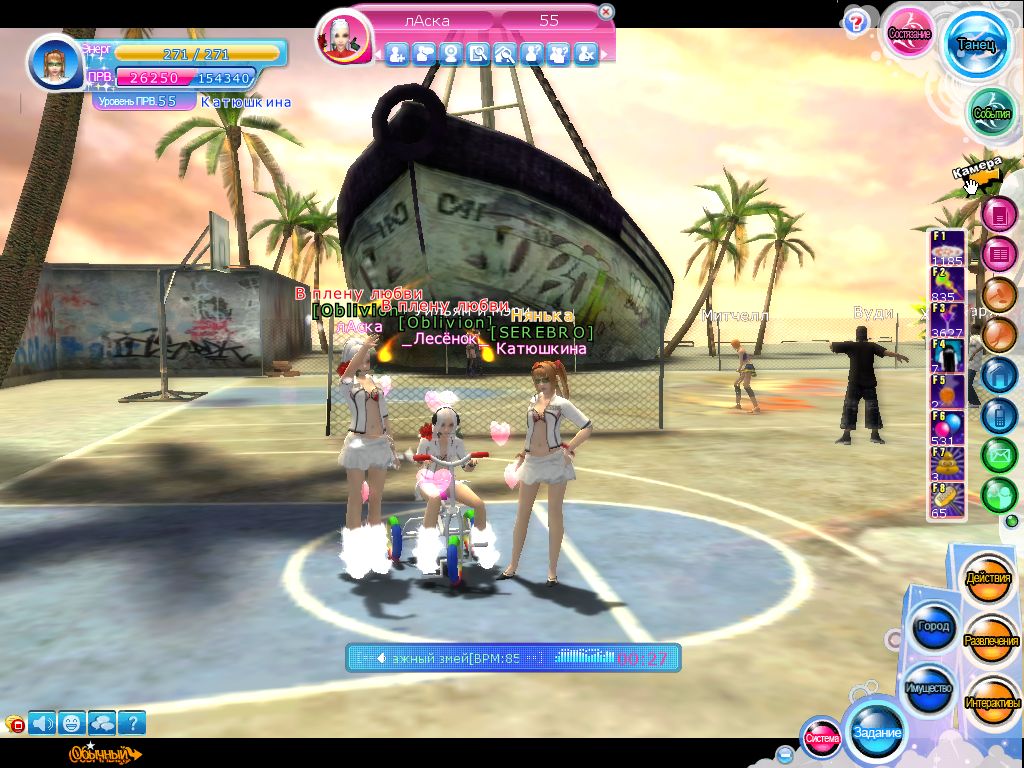Add лАска as a friend

(x=397, y=54)
